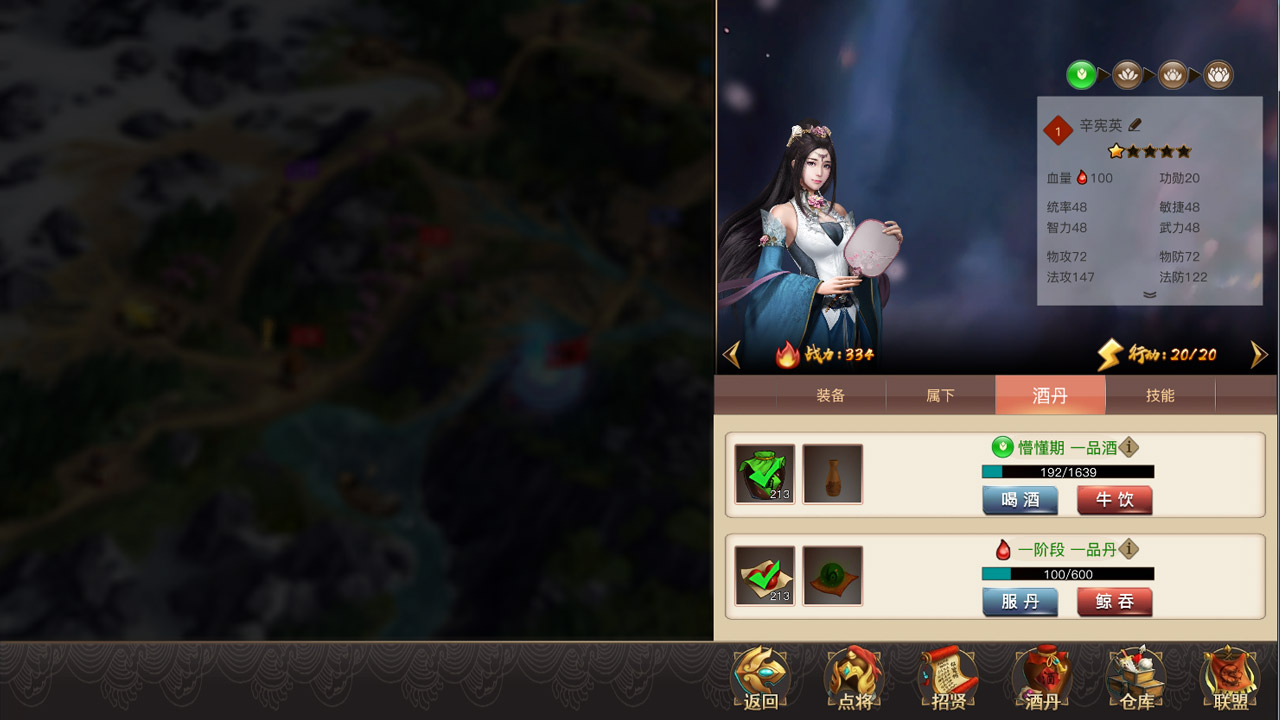The image size is (1280, 720).
Task: Select the first green lotus stage icon
Action: pyautogui.click(x=1084, y=73)
